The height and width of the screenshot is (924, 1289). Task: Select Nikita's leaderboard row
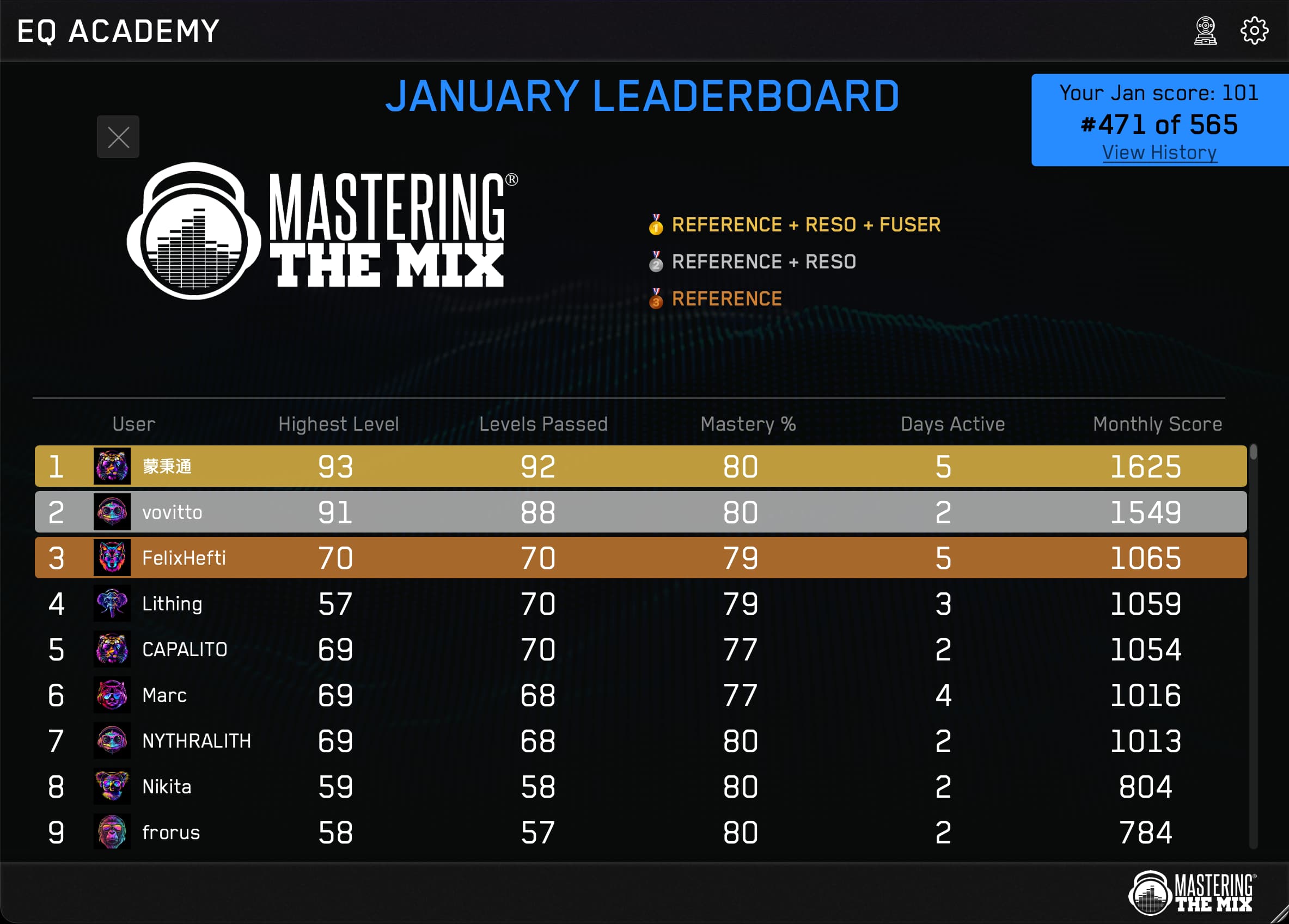pyautogui.click(x=640, y=786)
